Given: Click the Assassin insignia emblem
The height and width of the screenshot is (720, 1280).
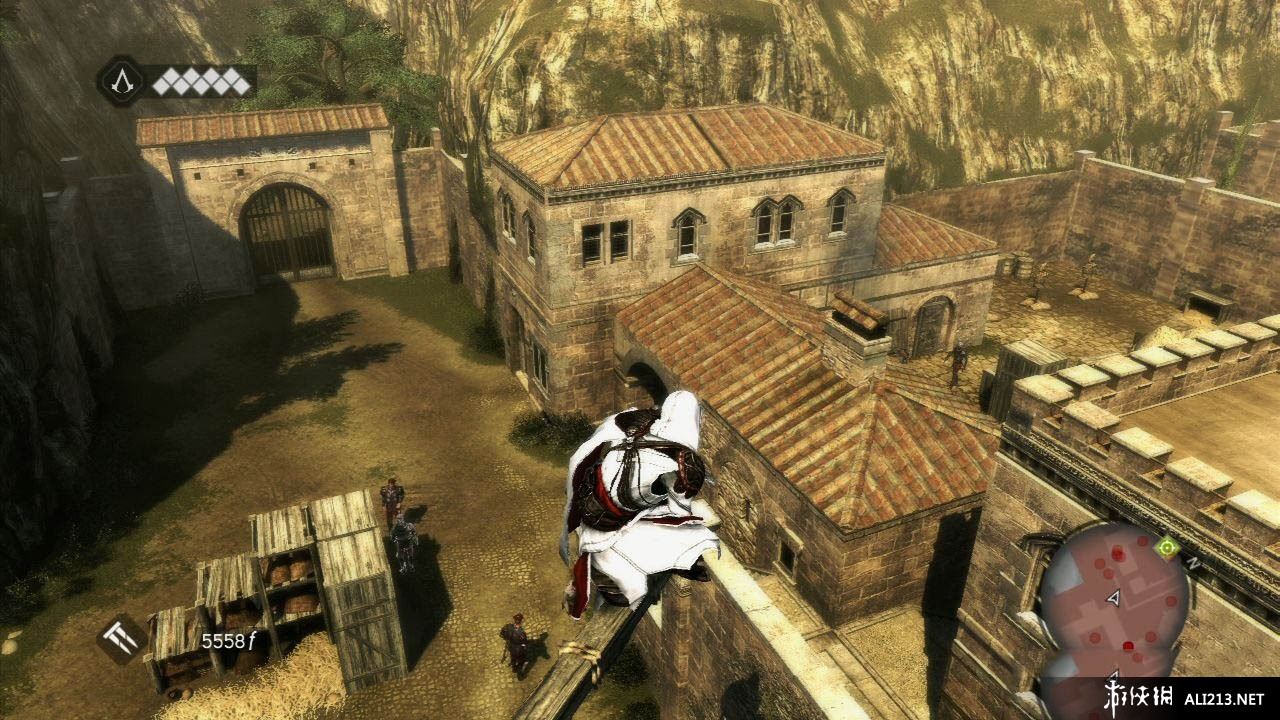Looking at the screenshot, I should tap(121, 80).
